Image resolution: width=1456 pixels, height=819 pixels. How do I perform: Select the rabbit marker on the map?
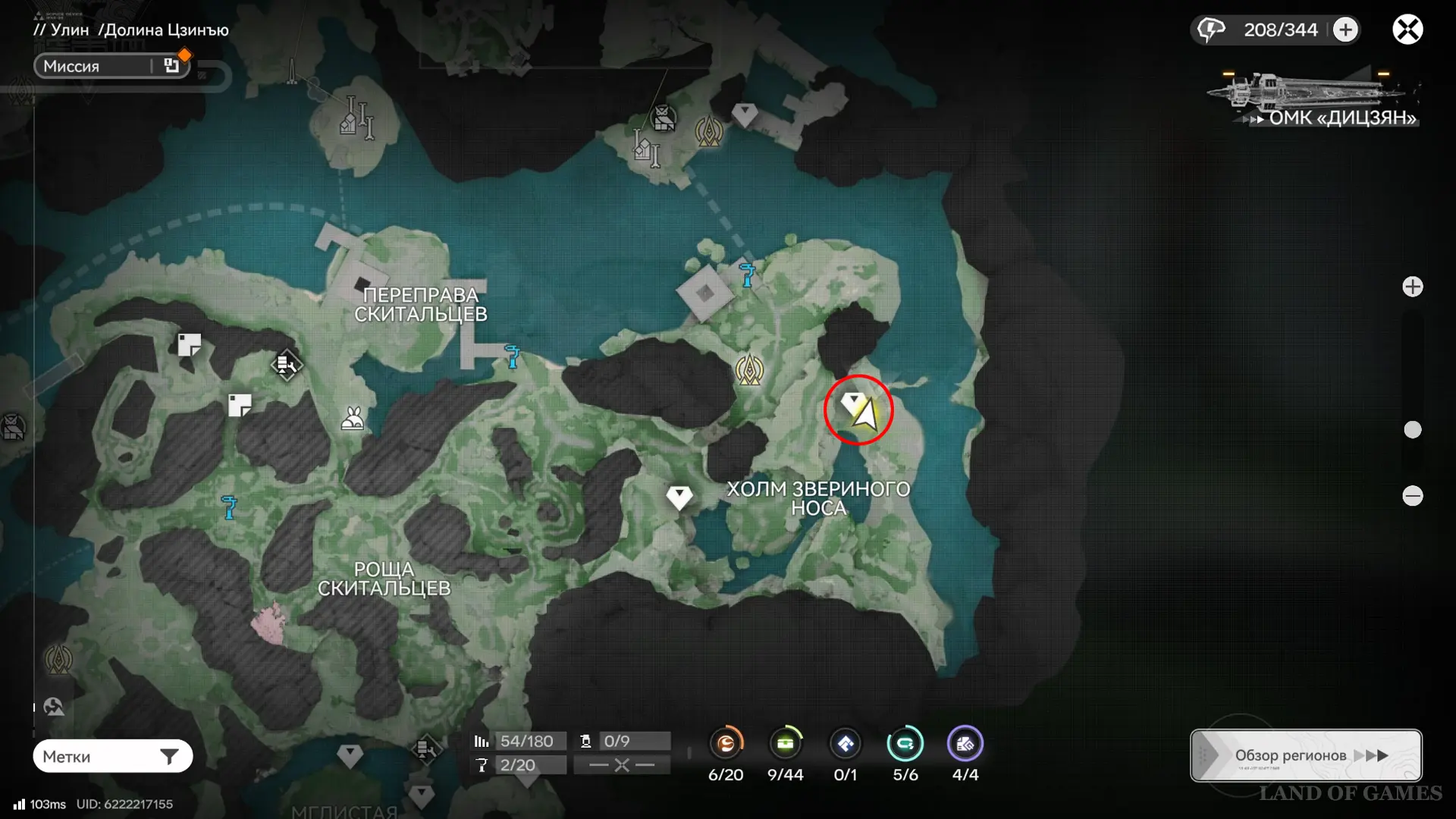click(352, 419)
